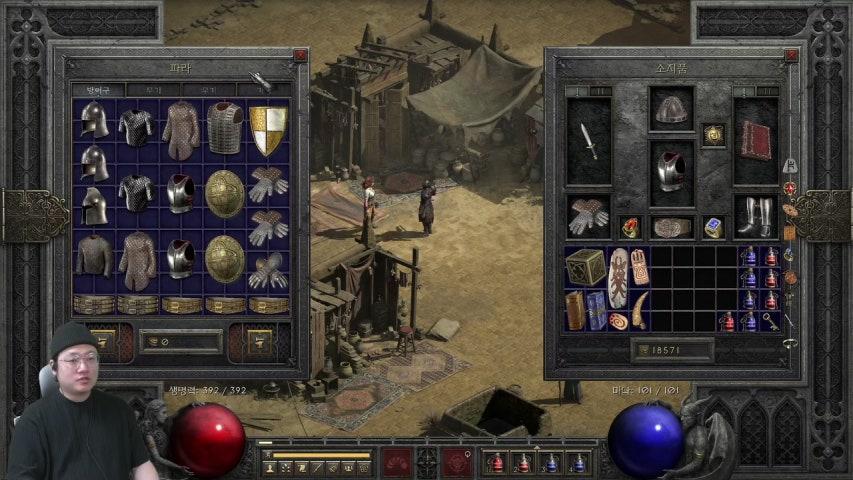Select the equipped amulet slot
This screenshot has height=480, width=853.
click(713, 134)
